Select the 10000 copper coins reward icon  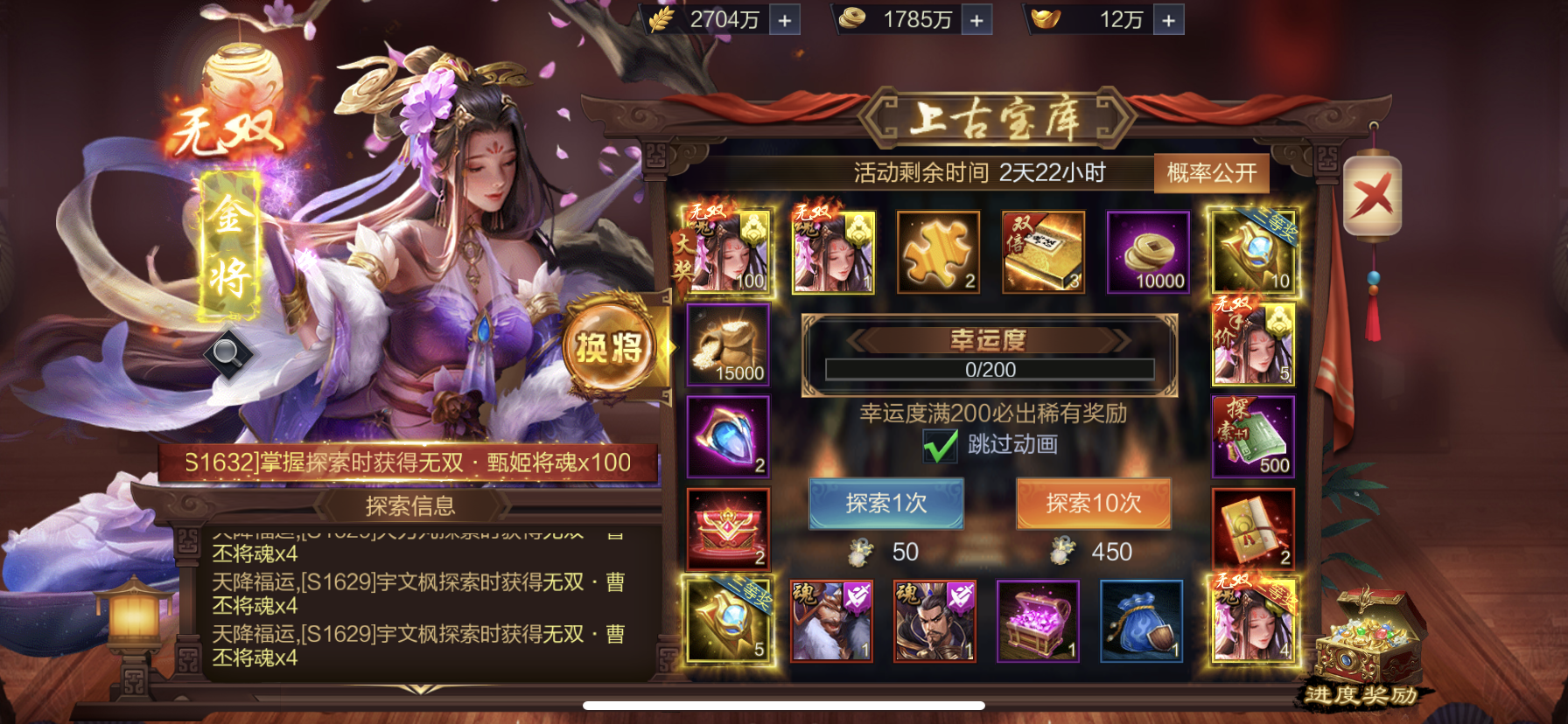click(1148, 253)
